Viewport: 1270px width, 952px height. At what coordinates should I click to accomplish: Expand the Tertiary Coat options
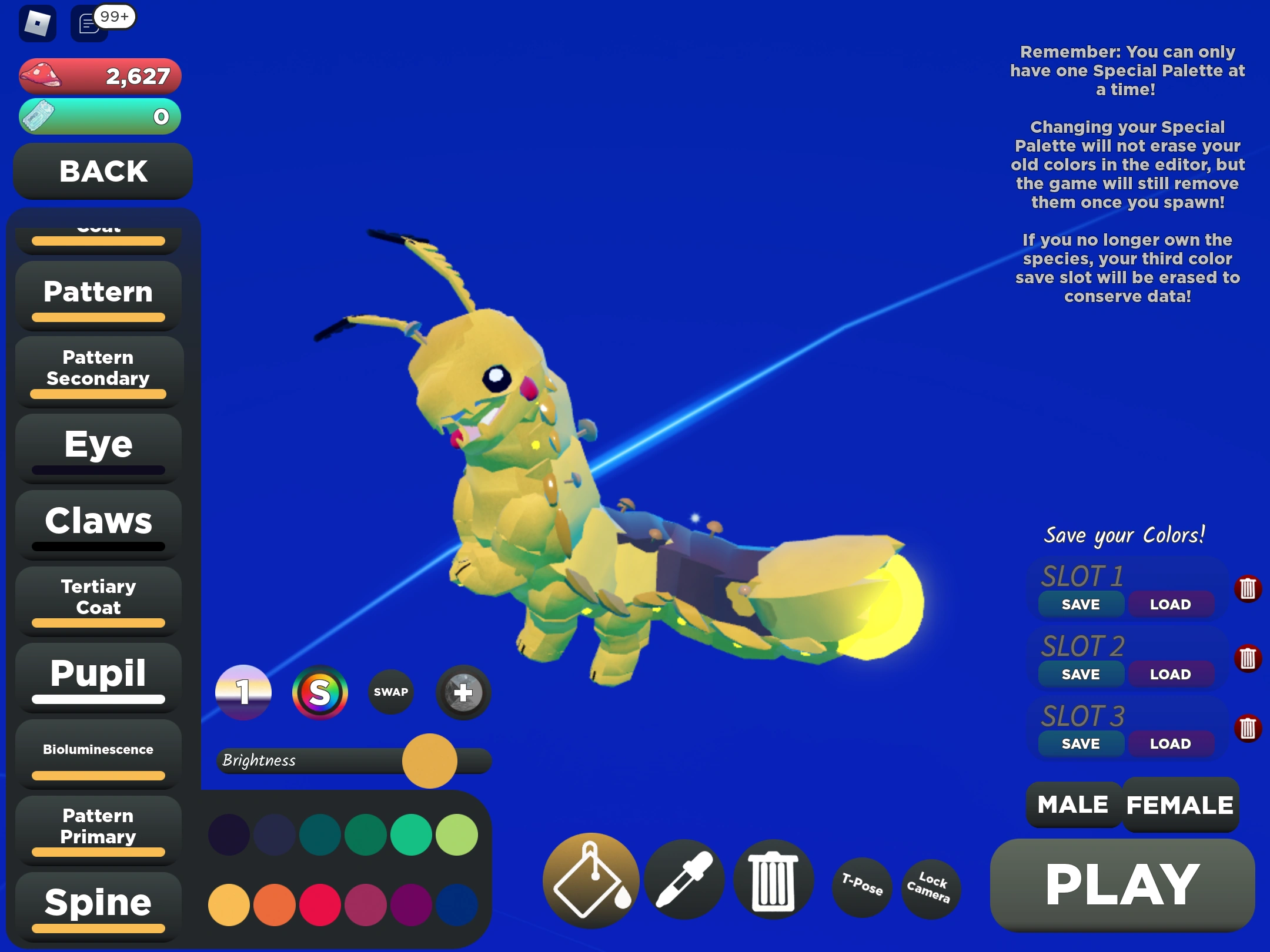click(98, 598)
